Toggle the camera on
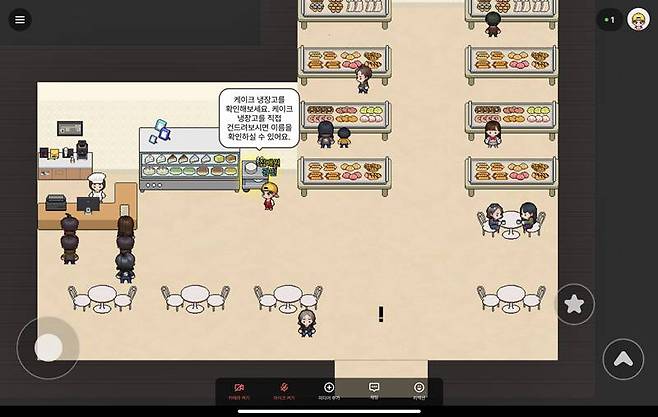Screen dimensions: 658x417 [x=239, y=390]
